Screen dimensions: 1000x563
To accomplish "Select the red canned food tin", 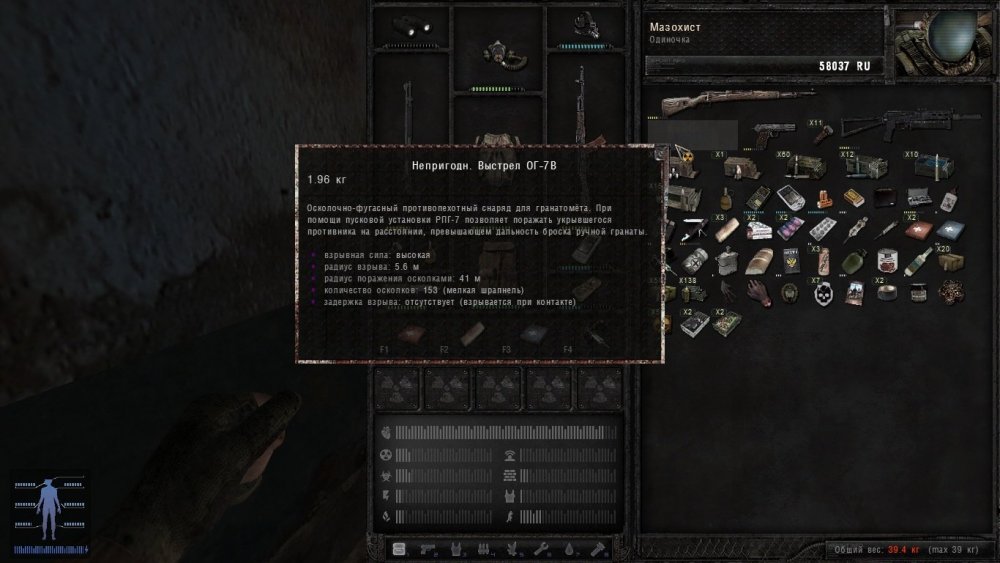I will click(x=885, y=262).
